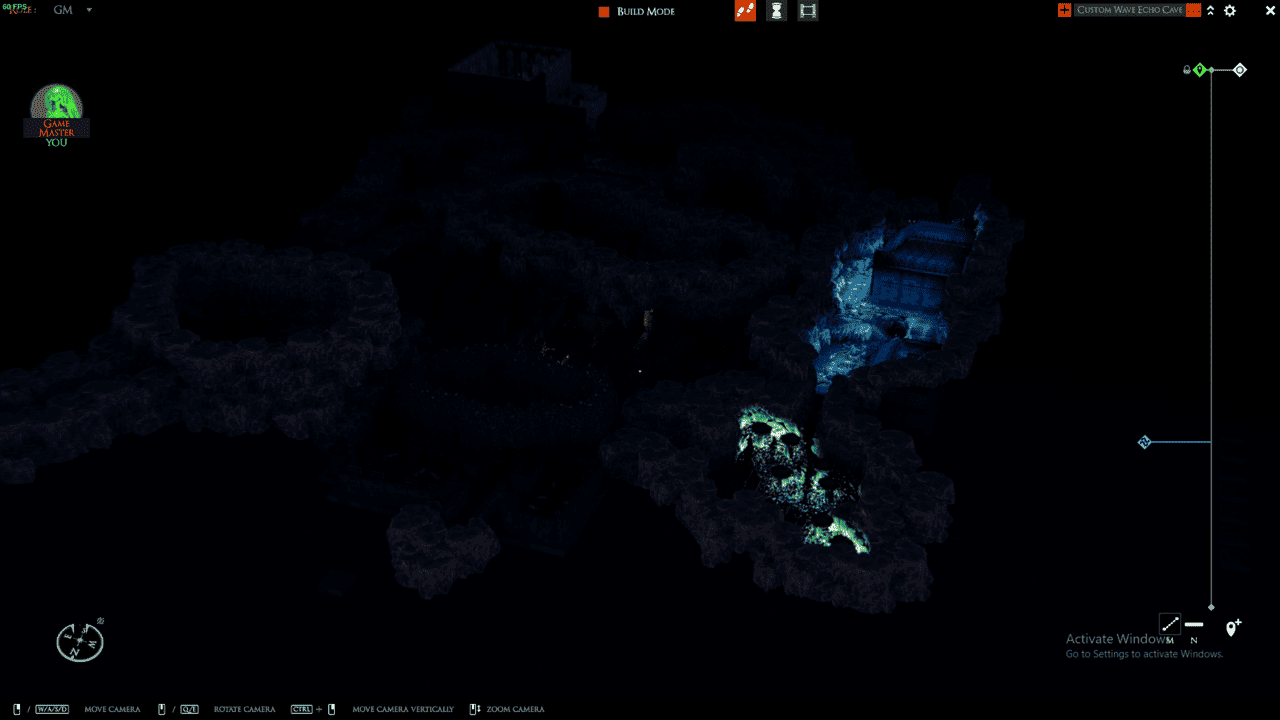Viewport: 1280px width, 720px height.
Task: Click the compass to reorient the camera
Action: point(79,640)
